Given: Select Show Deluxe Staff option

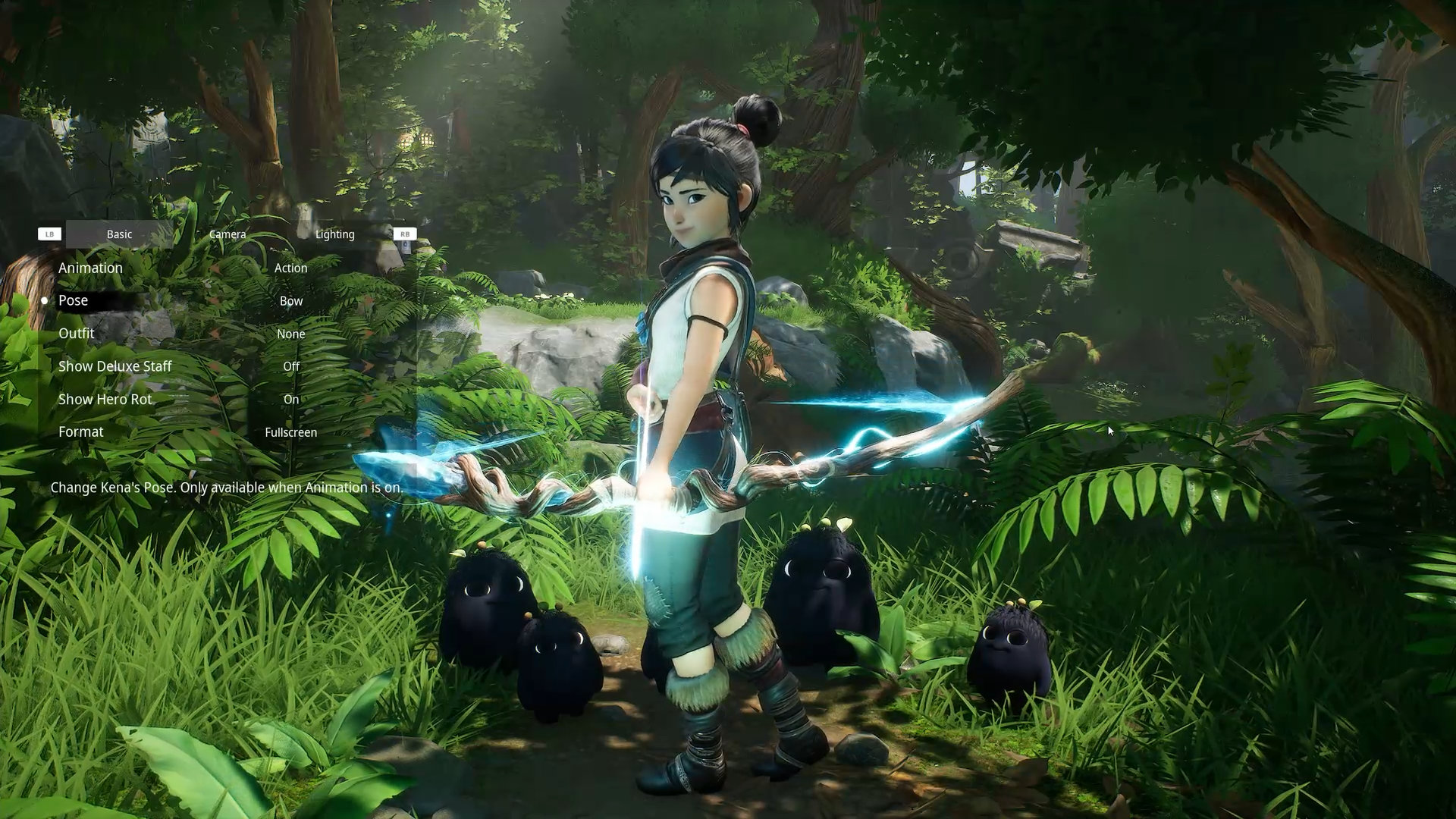Looking at the screenshot, I should click(115, 366).
